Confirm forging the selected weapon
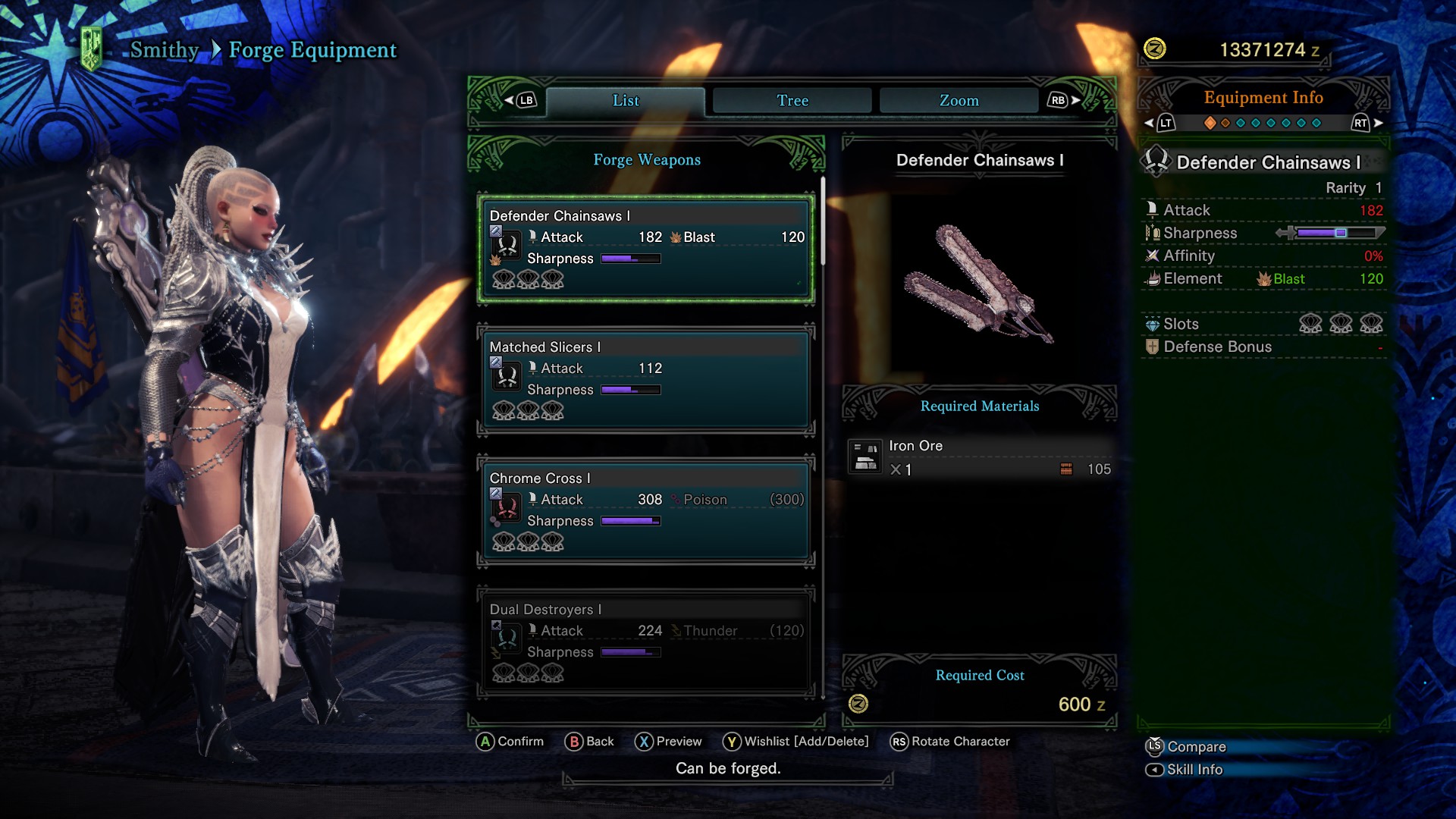 pyautogui.click(x=510, y=742)
